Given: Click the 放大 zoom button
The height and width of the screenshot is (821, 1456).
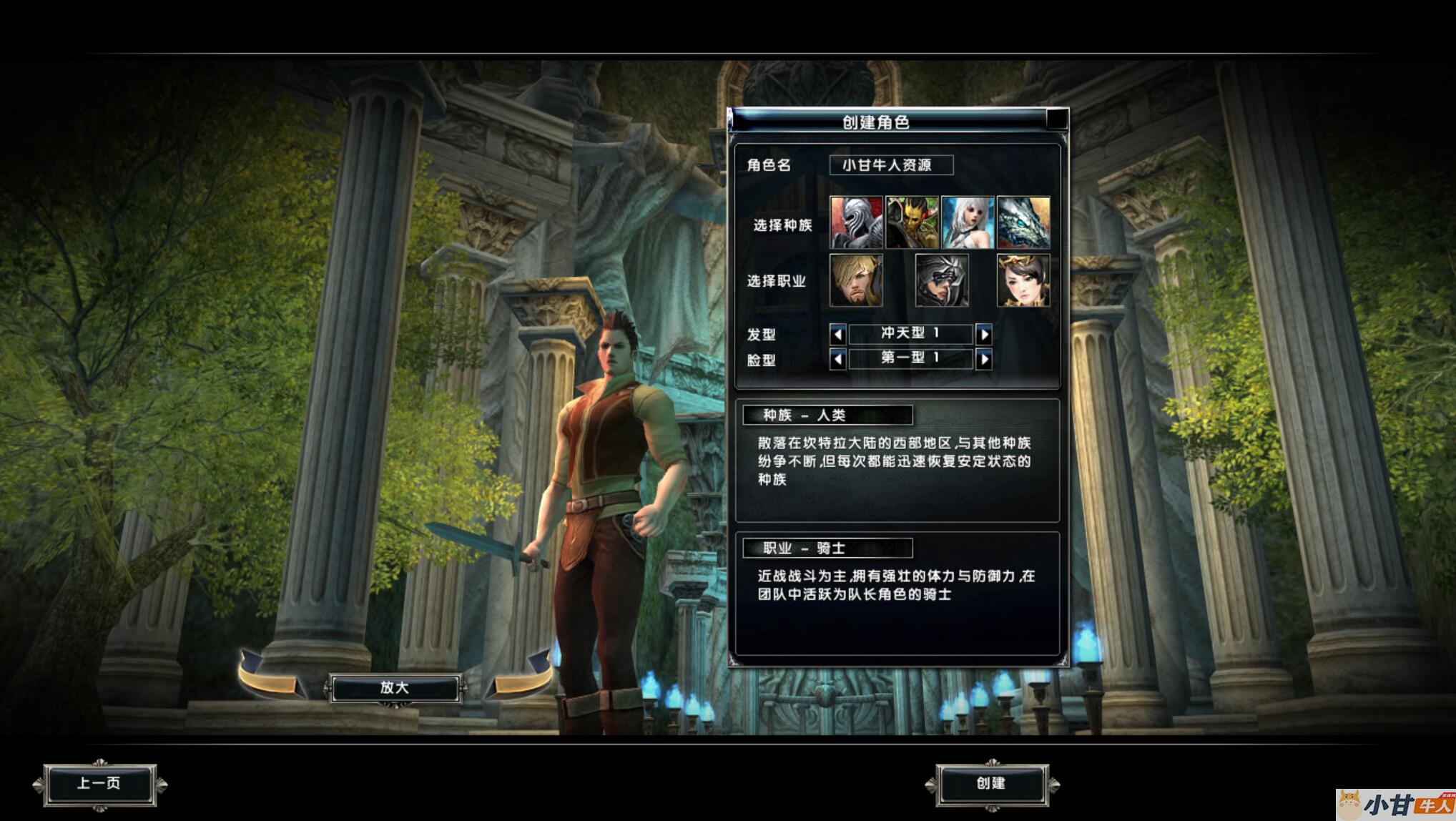Looking at the screenshot, I should (394, 688).
